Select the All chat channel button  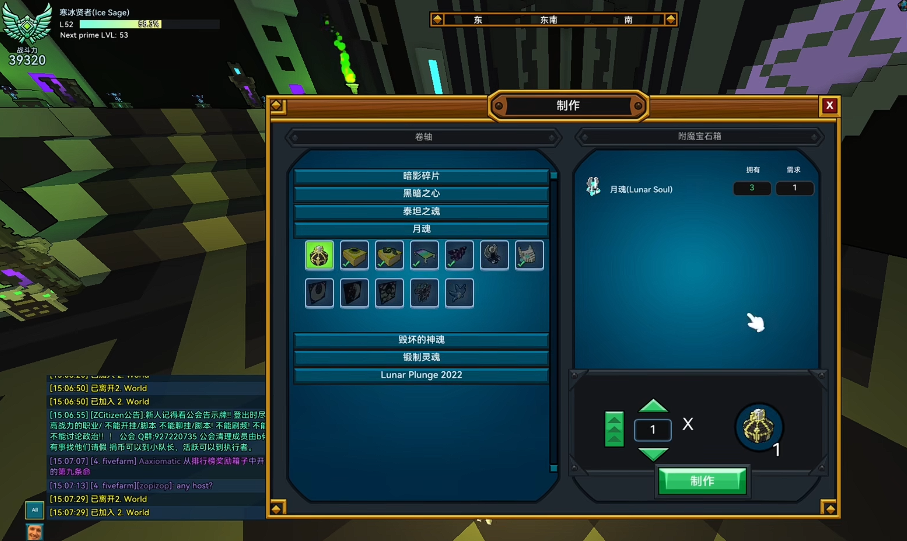coord(34,508)
